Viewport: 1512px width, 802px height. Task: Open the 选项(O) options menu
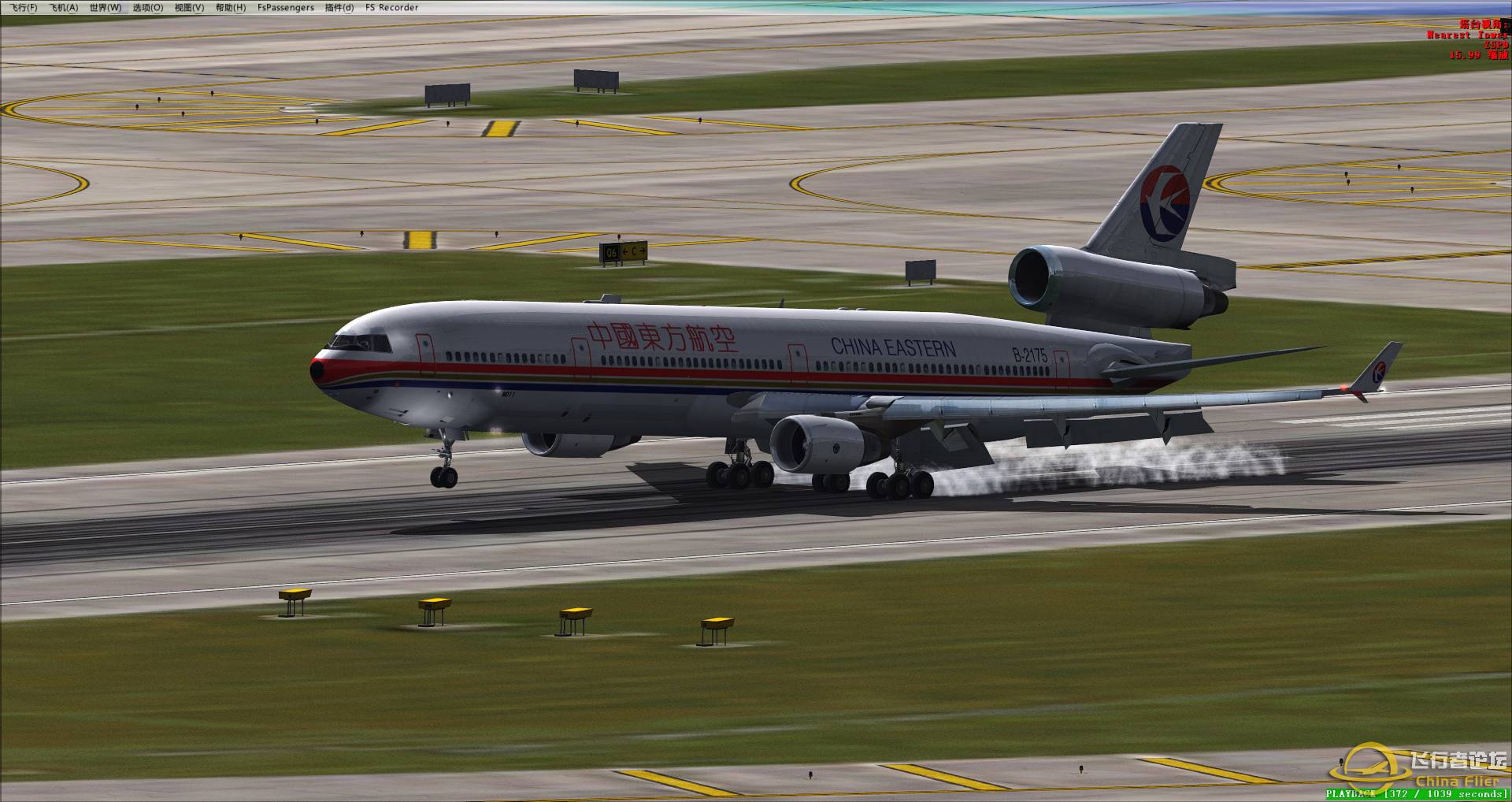(146, 7)
